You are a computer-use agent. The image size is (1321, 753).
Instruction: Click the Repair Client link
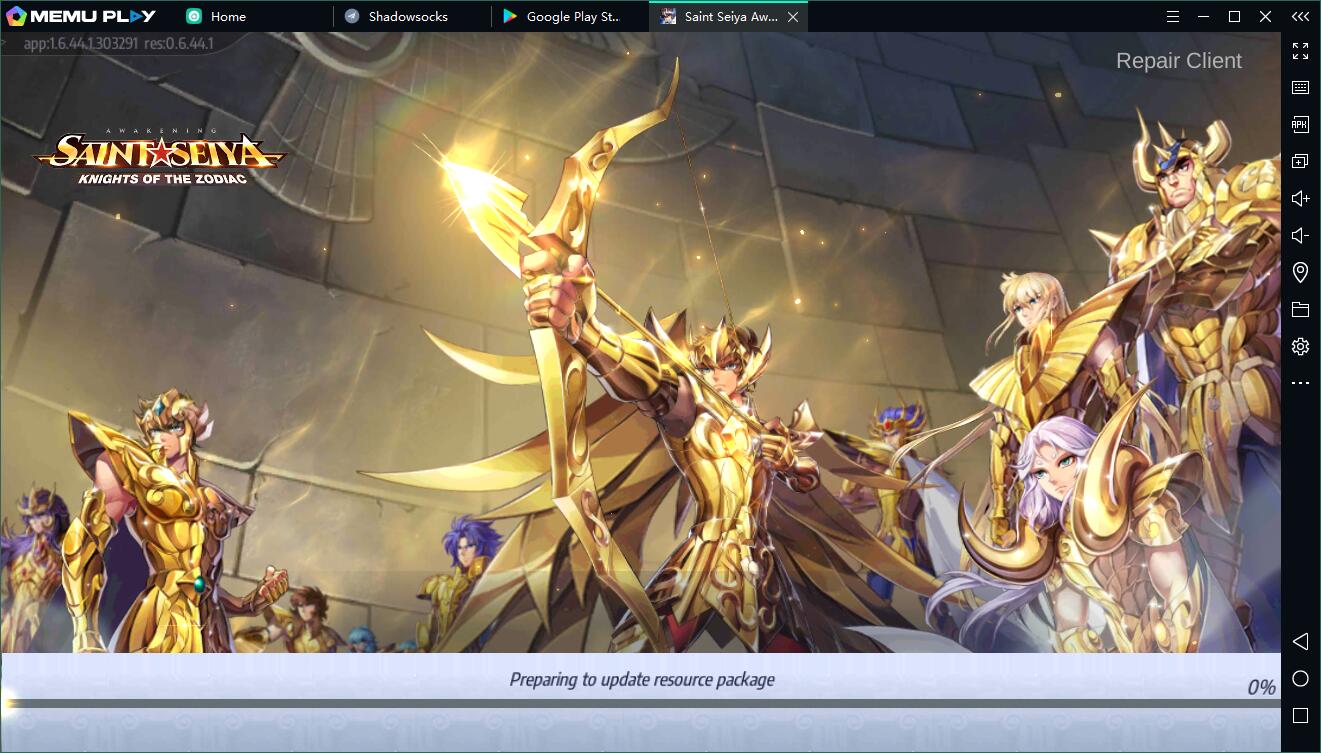click(1180, 60)
